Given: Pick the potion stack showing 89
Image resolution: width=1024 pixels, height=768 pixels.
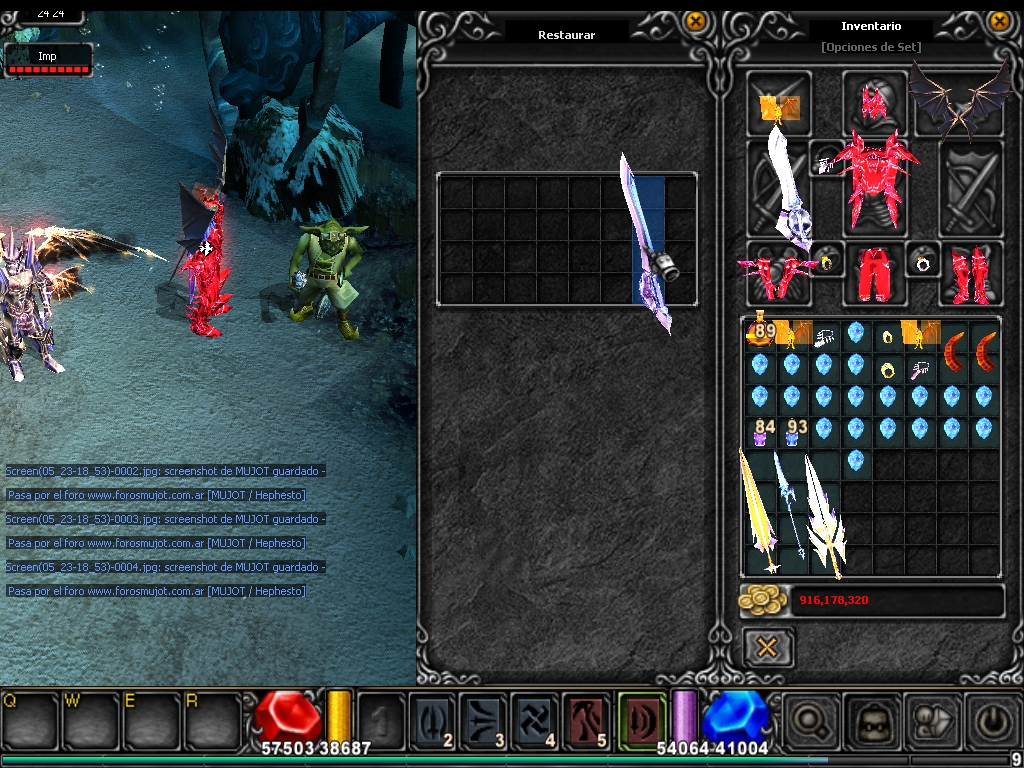Looking at the screenshot, I should pos(761,334).
